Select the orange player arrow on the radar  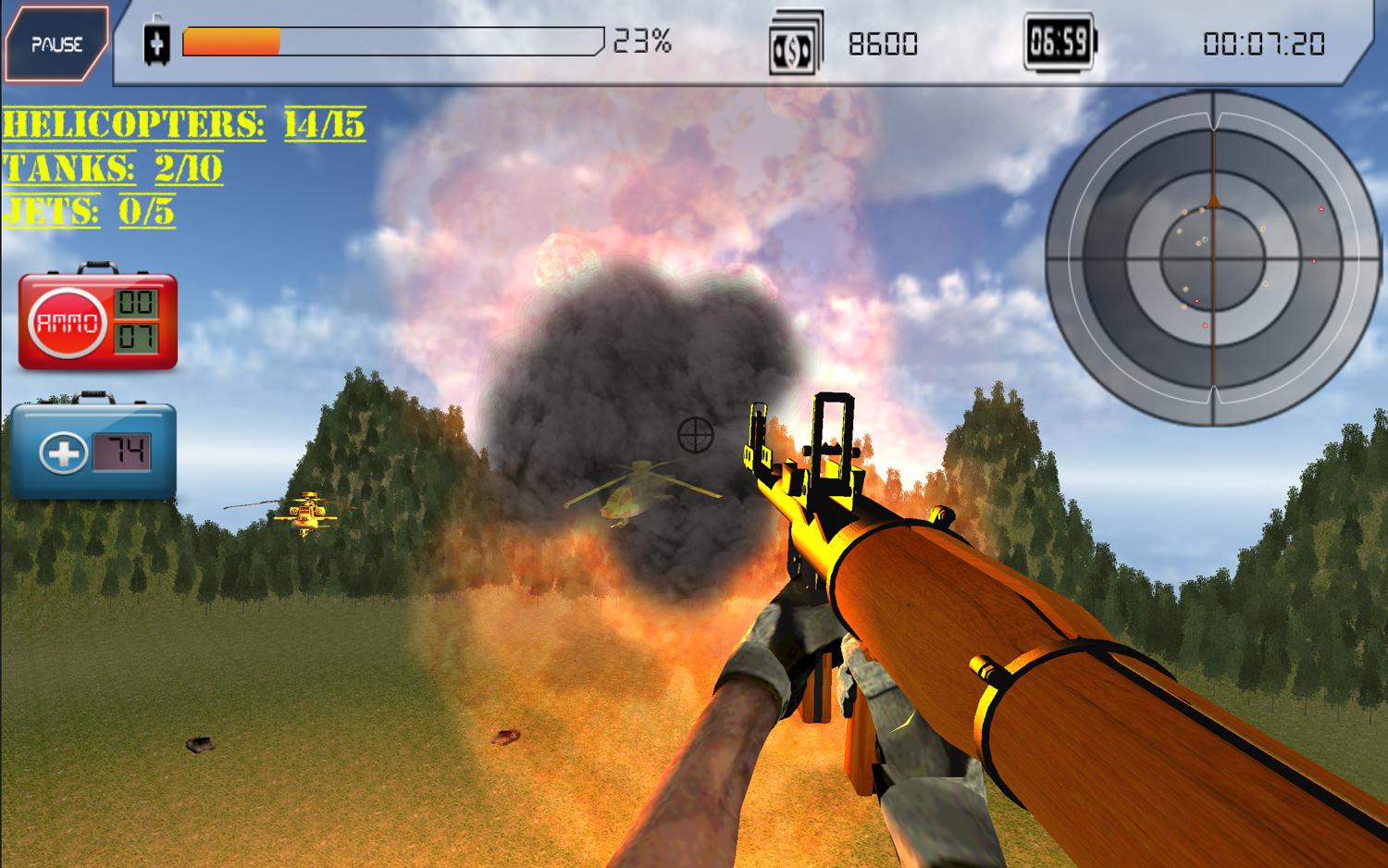tap(1212, 202)
